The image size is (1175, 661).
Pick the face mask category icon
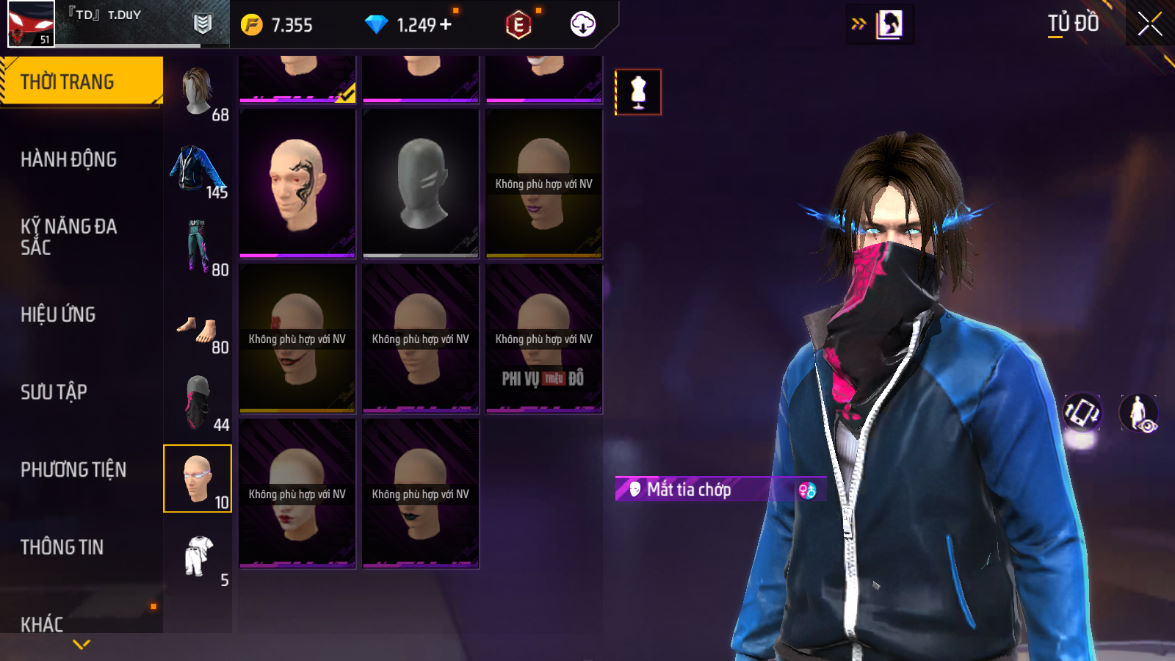pos(198,402)
